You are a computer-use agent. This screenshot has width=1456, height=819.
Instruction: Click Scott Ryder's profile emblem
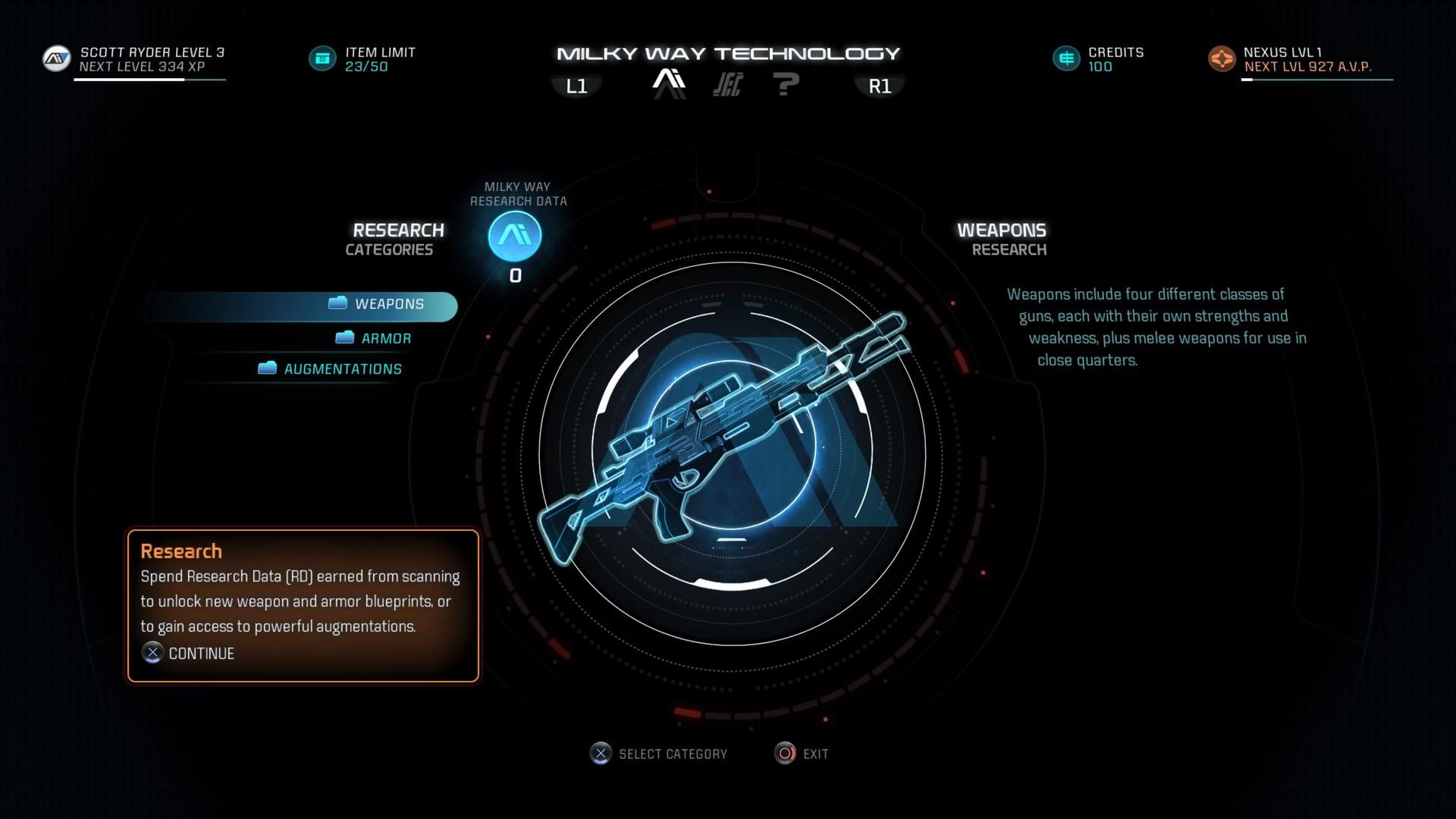[x=55, y=58]
